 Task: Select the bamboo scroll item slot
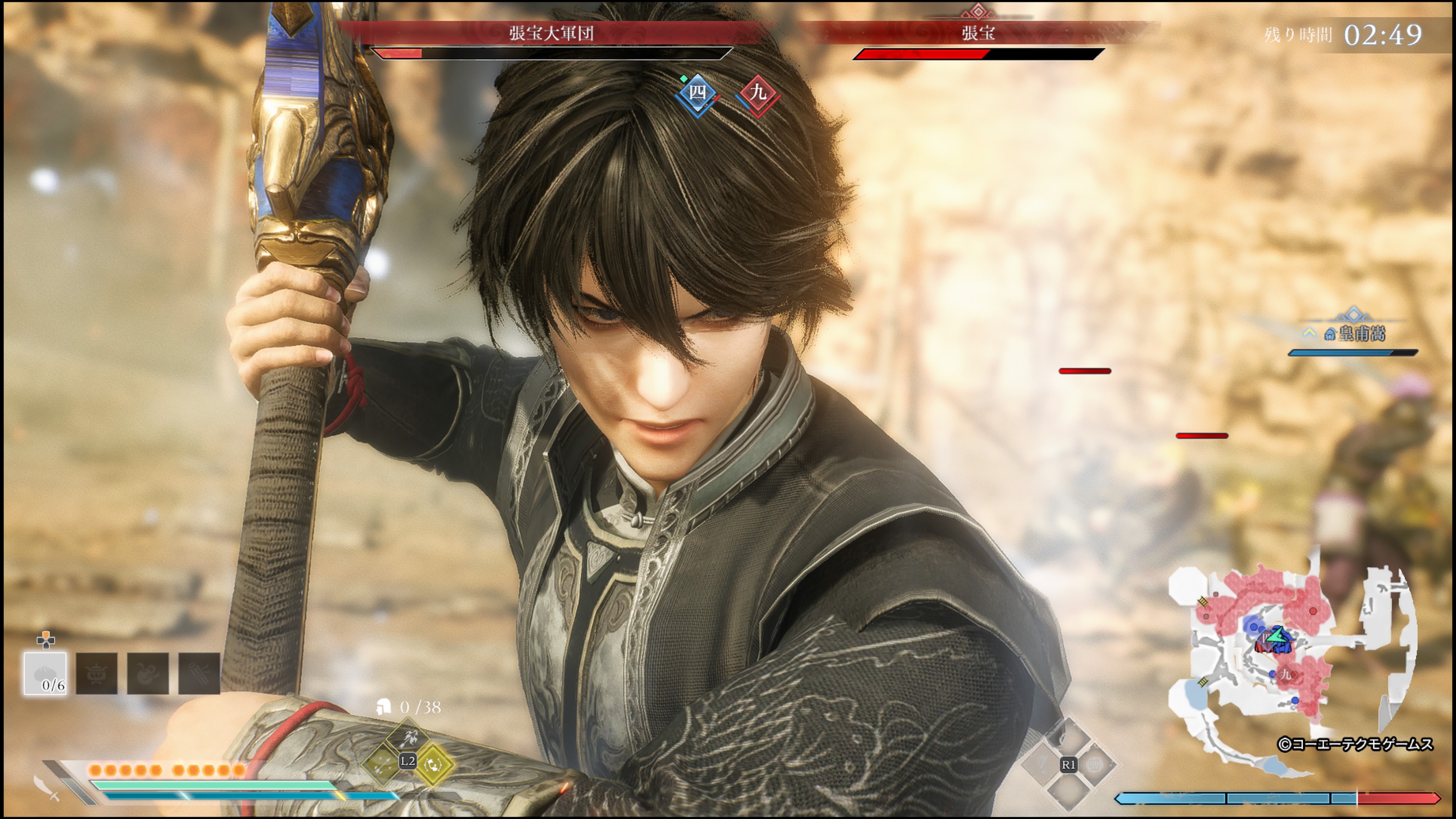click(199, 673)
